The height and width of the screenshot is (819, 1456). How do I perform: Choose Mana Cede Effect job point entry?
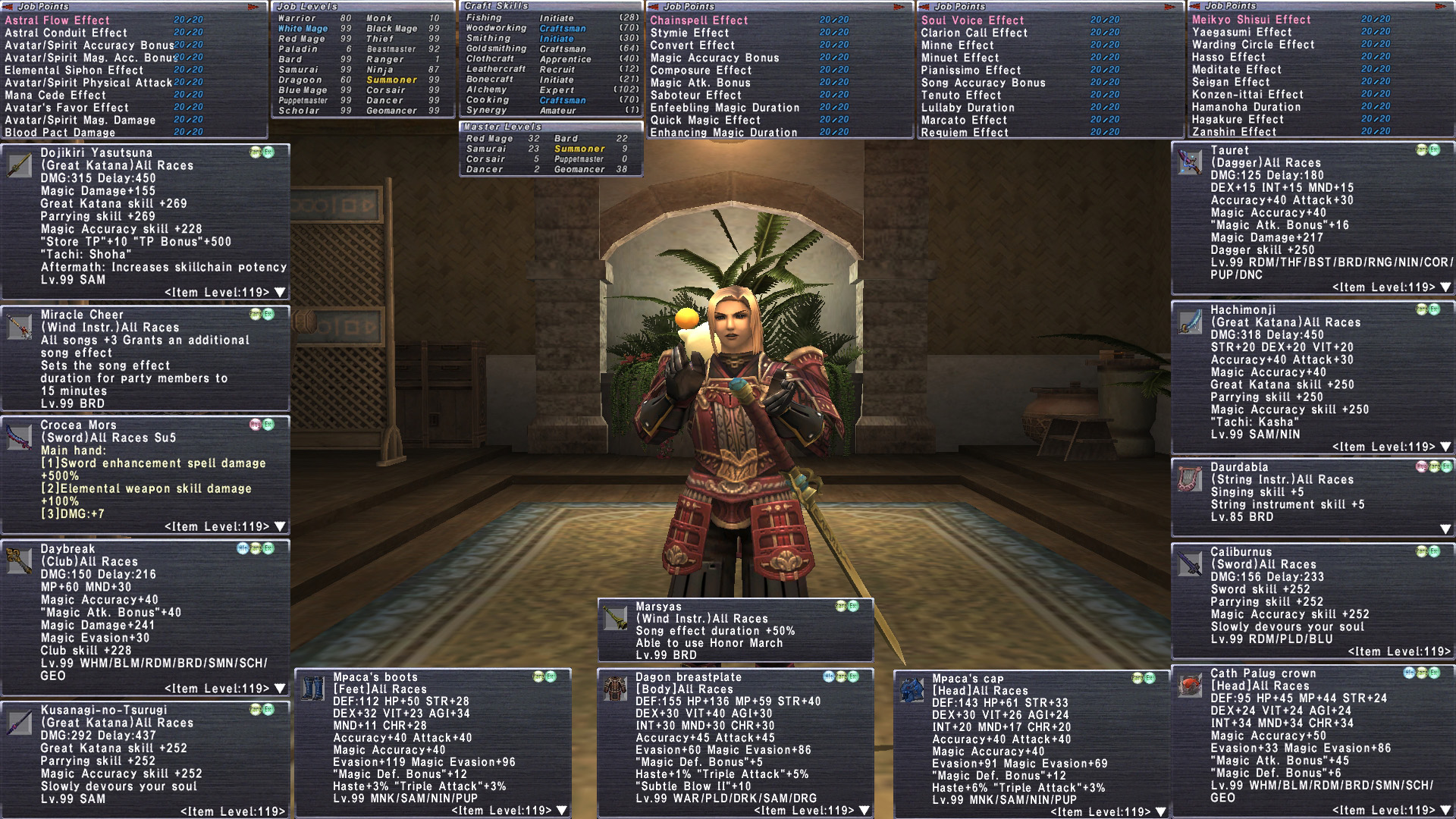click(55, 95)
